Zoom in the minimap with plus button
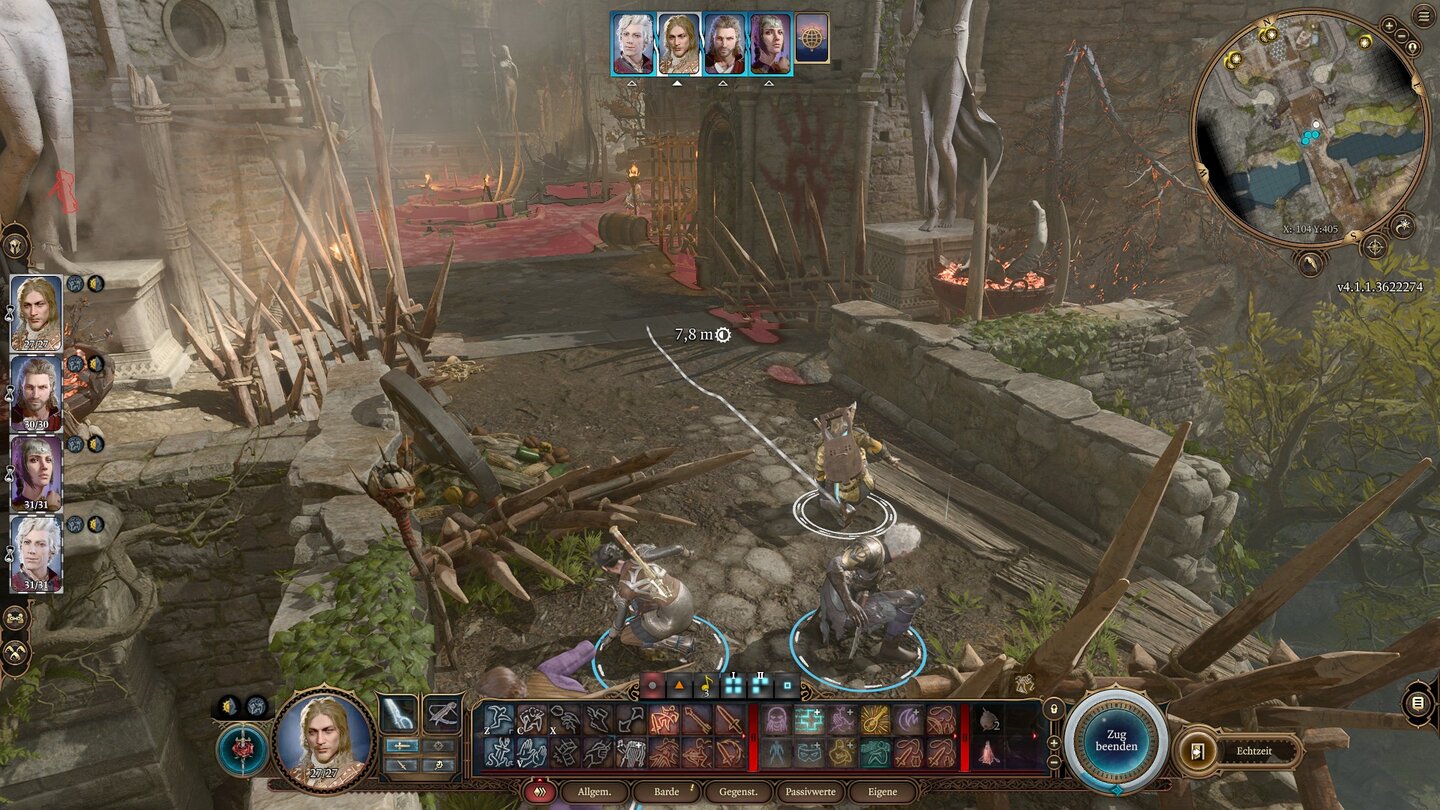This screenshot has height=810, width=1440. [x=1390, y=24]
